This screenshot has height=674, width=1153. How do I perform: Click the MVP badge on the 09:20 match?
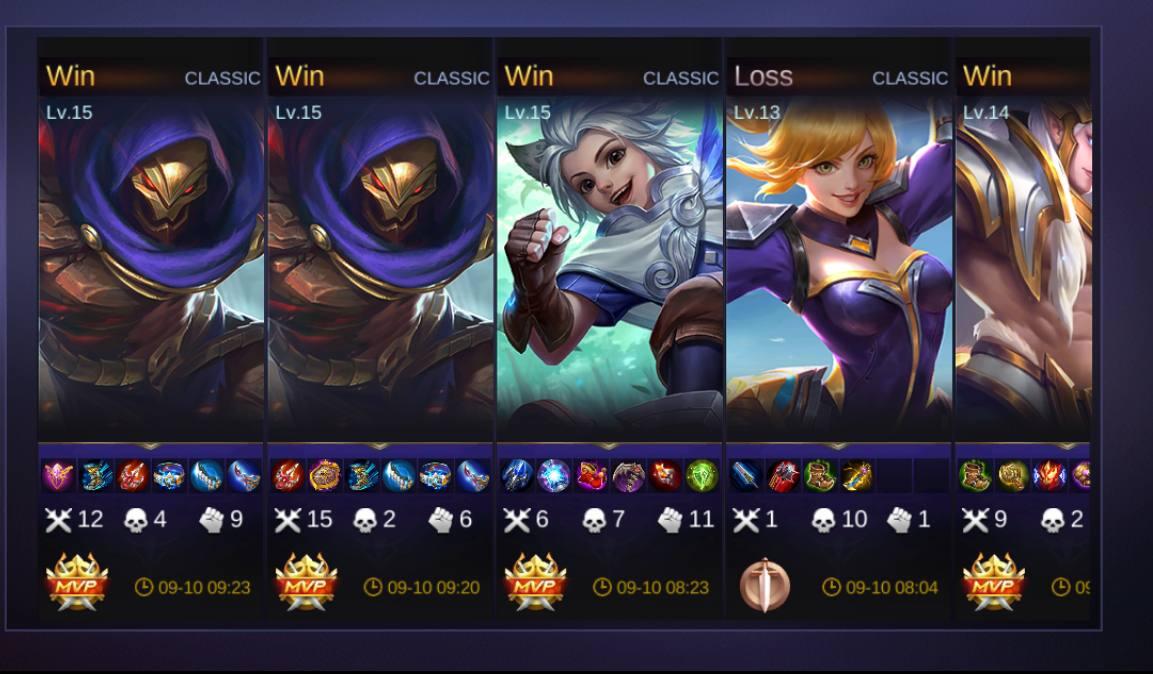[x=306, y=583]
